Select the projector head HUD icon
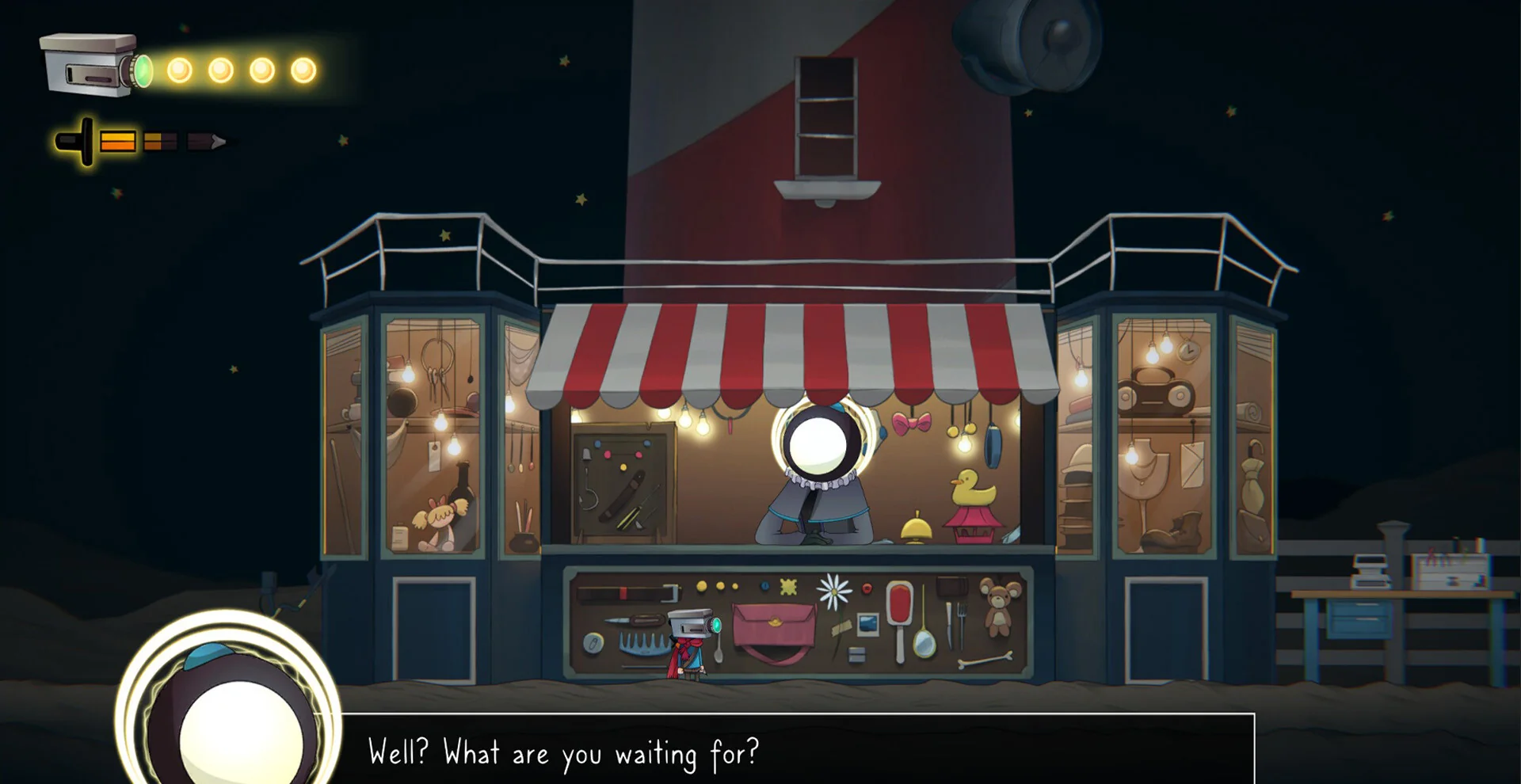The height and width of the screenshot is (784, 1521). tap(93, 65)
